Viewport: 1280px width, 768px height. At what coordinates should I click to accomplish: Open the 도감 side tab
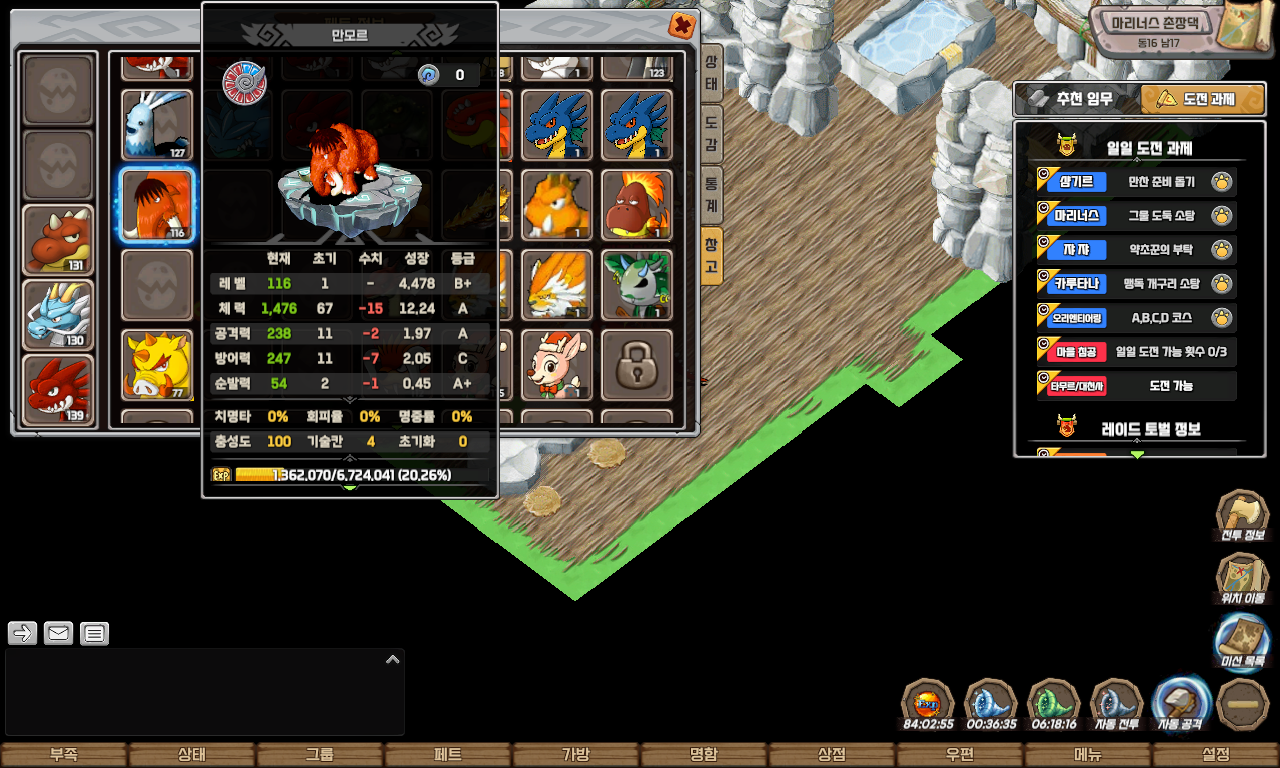(711, 129)
